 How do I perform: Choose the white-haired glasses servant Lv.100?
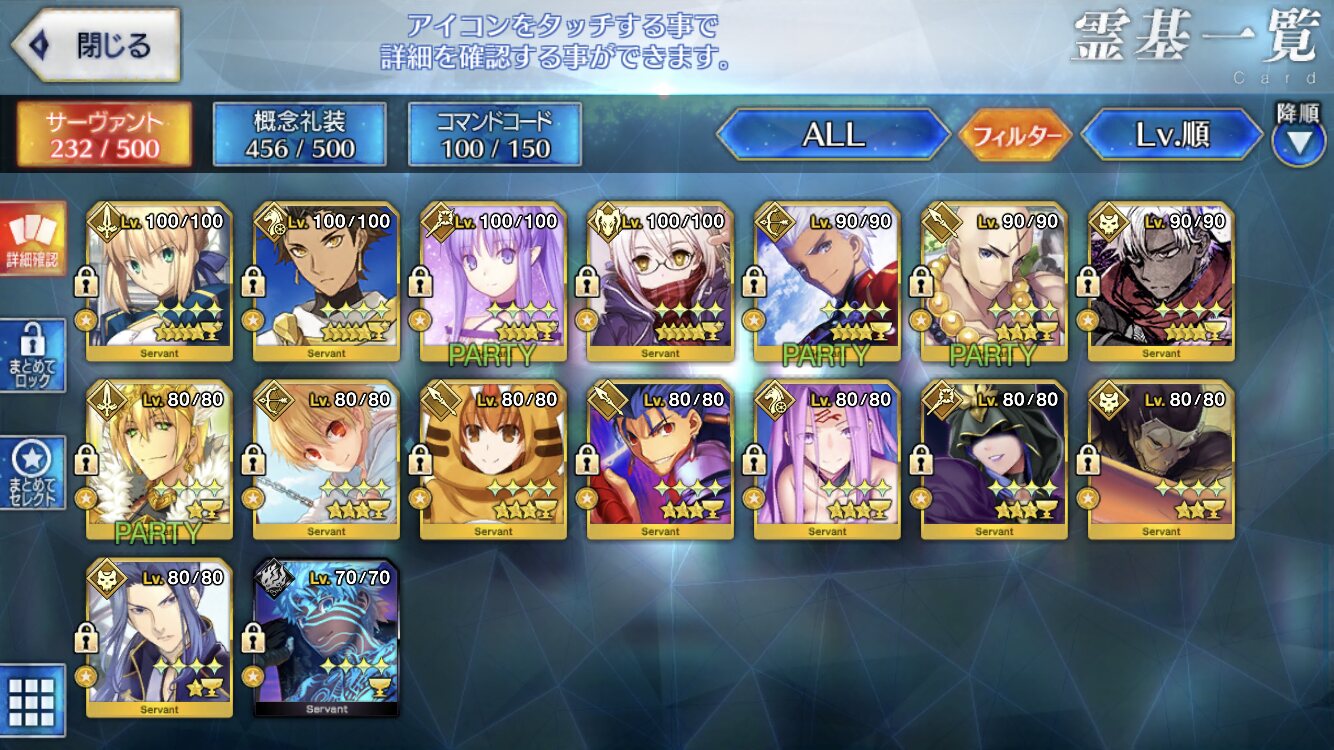point(661,280)
